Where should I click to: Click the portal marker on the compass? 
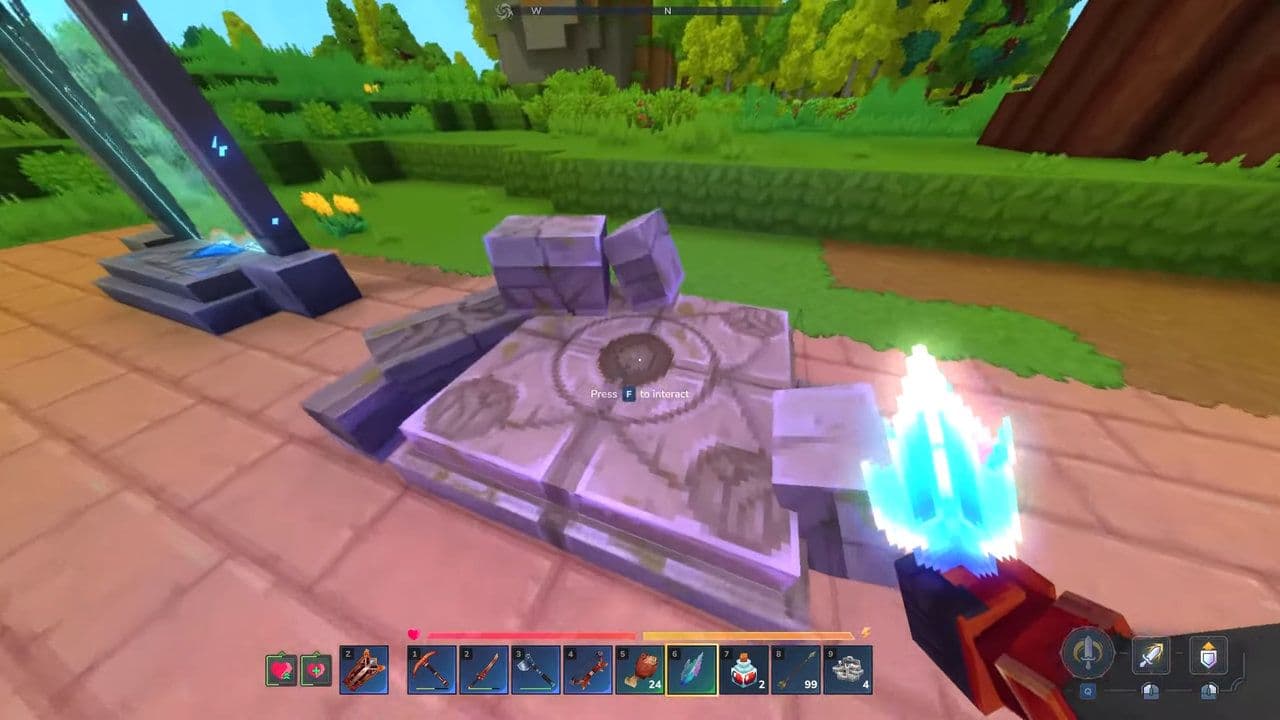[505, 11]
